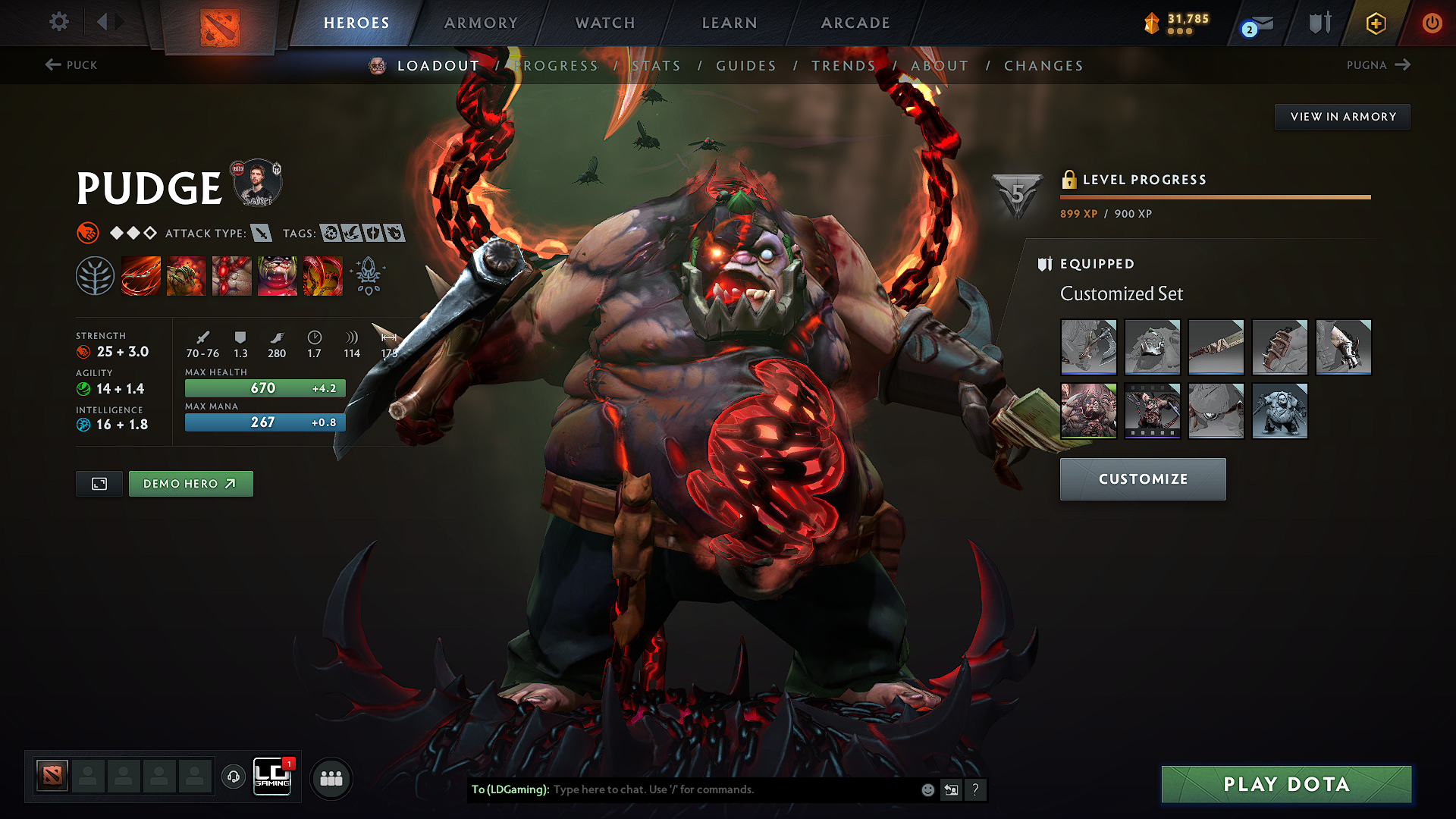This screenshot has width=1456, height=819.
Task: Click the melee attack type icon
Action: coord(262,233)
